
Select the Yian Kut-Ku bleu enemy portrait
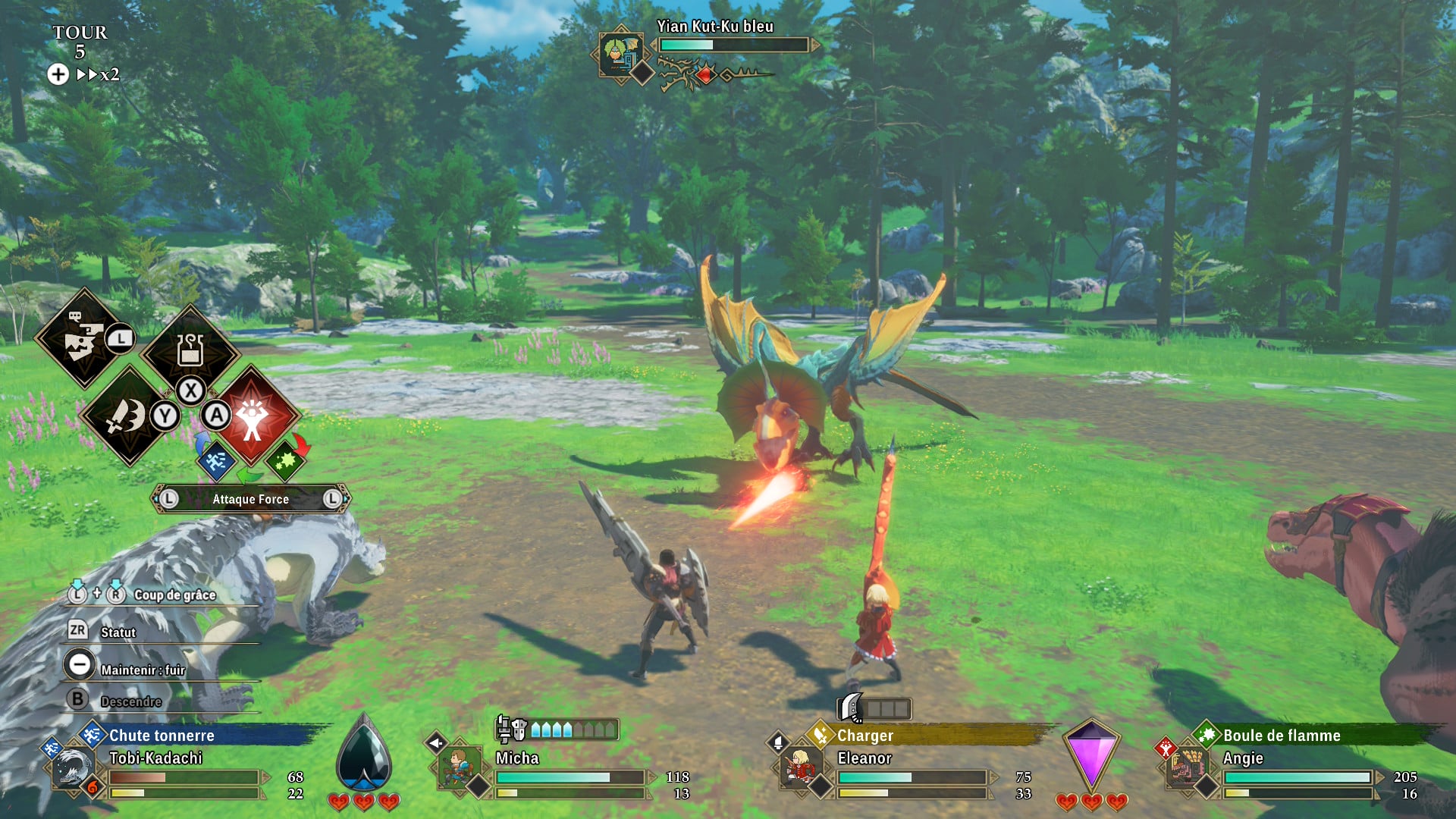[620, 54]
